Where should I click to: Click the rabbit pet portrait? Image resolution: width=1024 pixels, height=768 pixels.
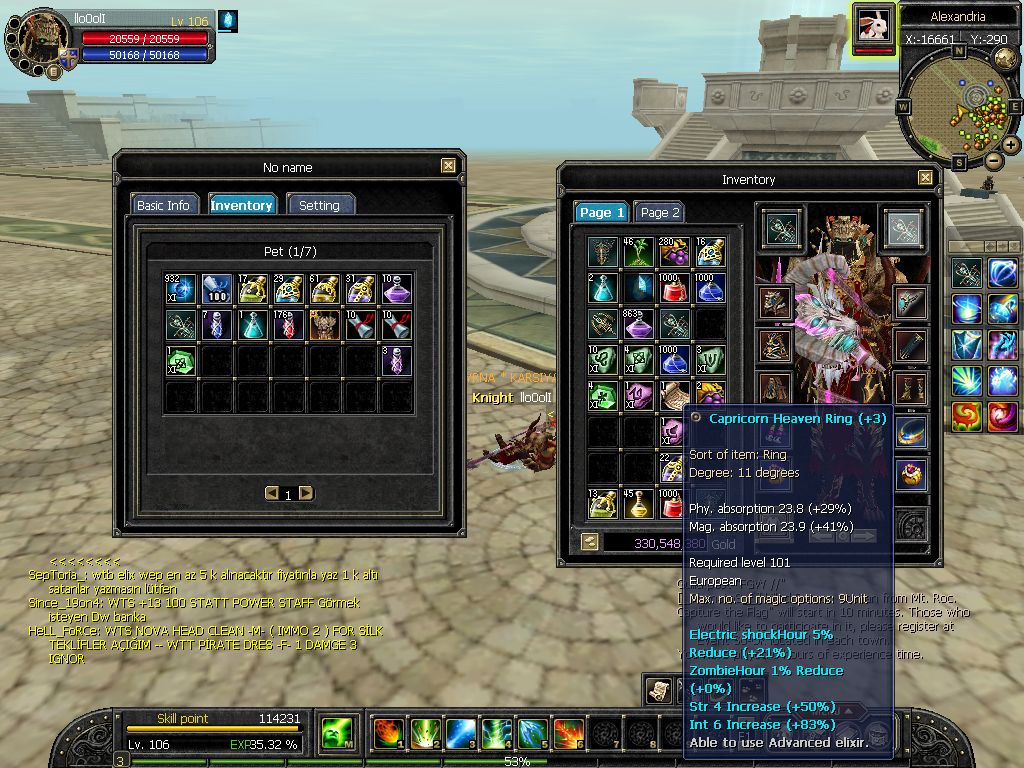click(x=875, y=25)
